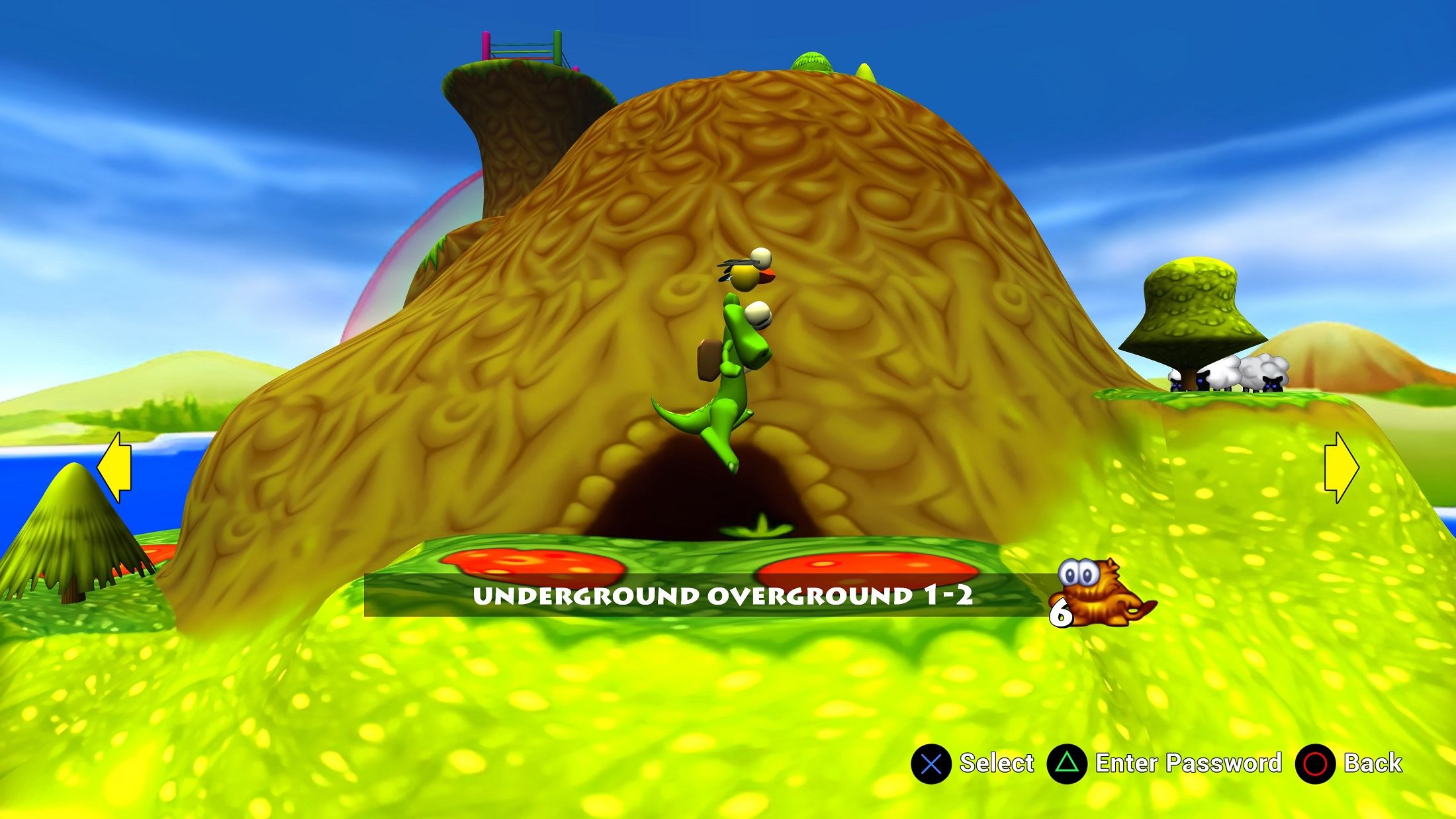This screenshot has height=819, width=1456.
Task: Select the Underground Overground 1-2 level banner
Action: (721, 595)
